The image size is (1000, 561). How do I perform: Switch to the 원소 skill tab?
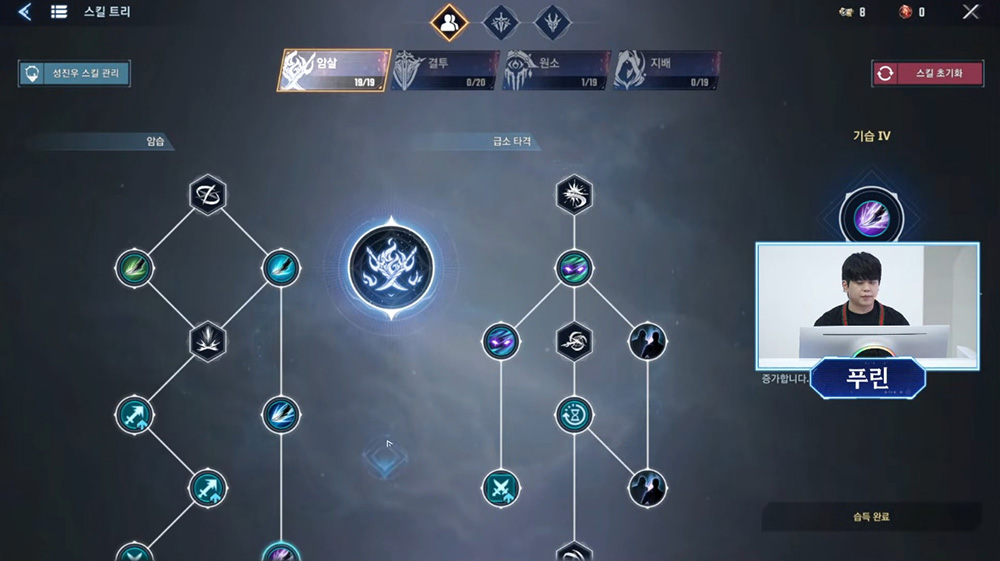click(555, 70)
